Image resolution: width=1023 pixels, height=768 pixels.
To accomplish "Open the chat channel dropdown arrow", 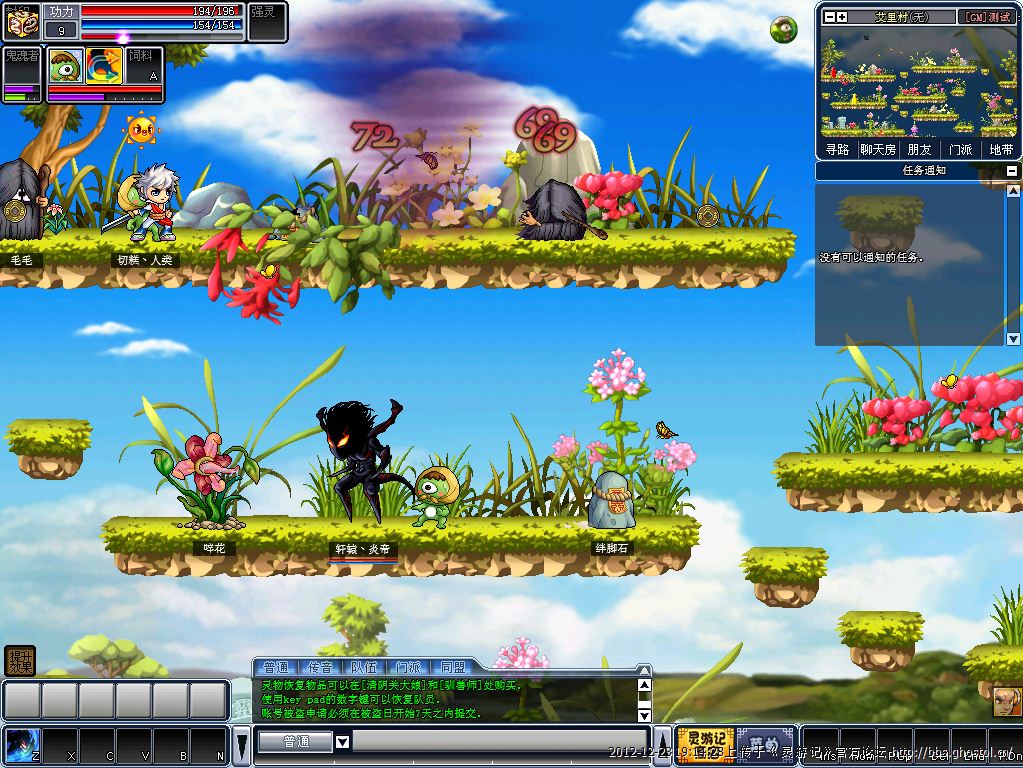I will (342, 742).
